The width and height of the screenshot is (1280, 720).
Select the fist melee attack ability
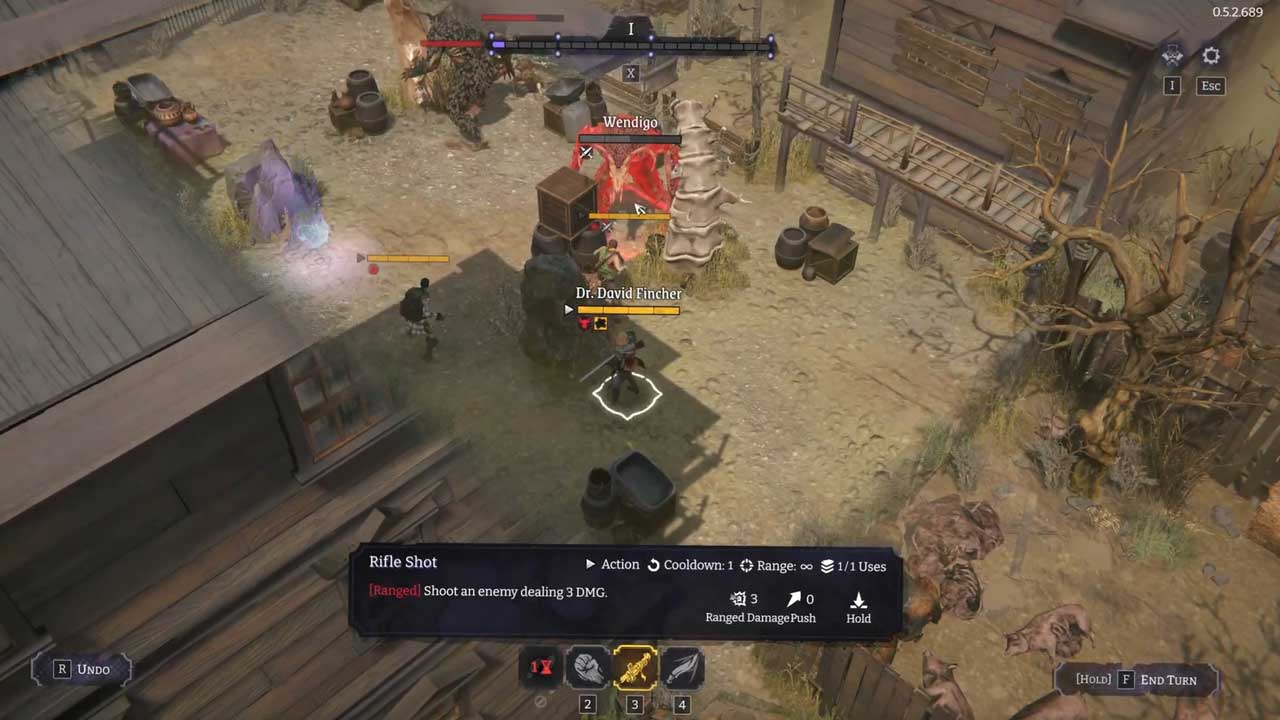pyautogui.click(x=588, y=668)
